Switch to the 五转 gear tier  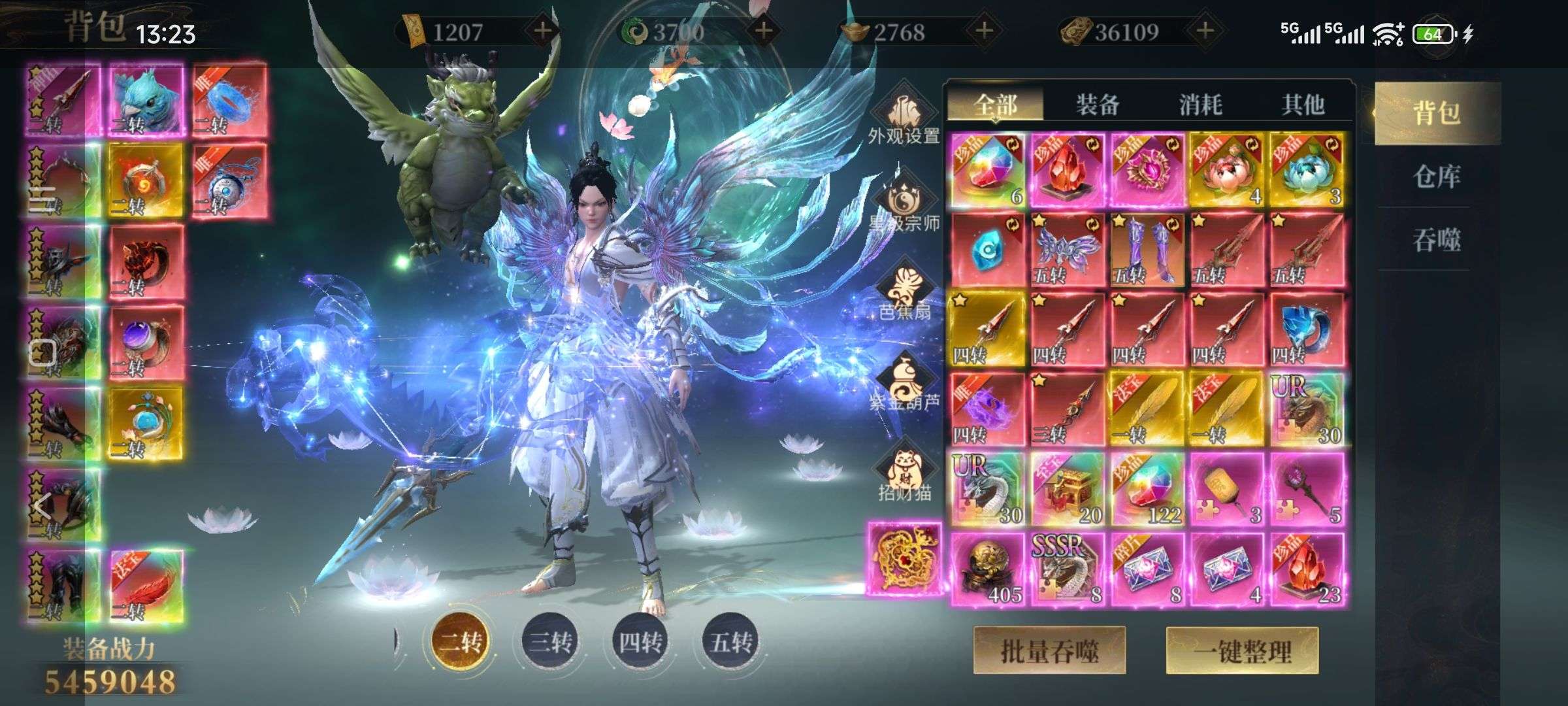point(731,641)
